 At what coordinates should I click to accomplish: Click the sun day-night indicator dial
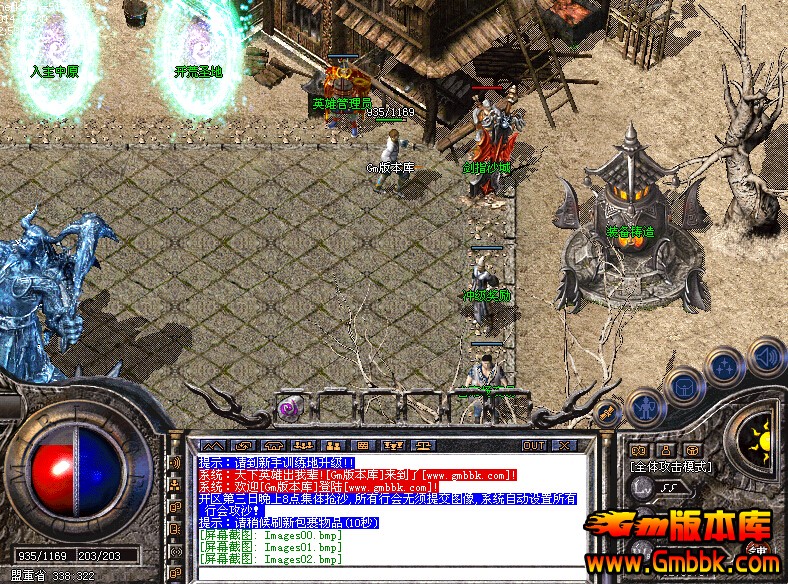pos(764,438)
